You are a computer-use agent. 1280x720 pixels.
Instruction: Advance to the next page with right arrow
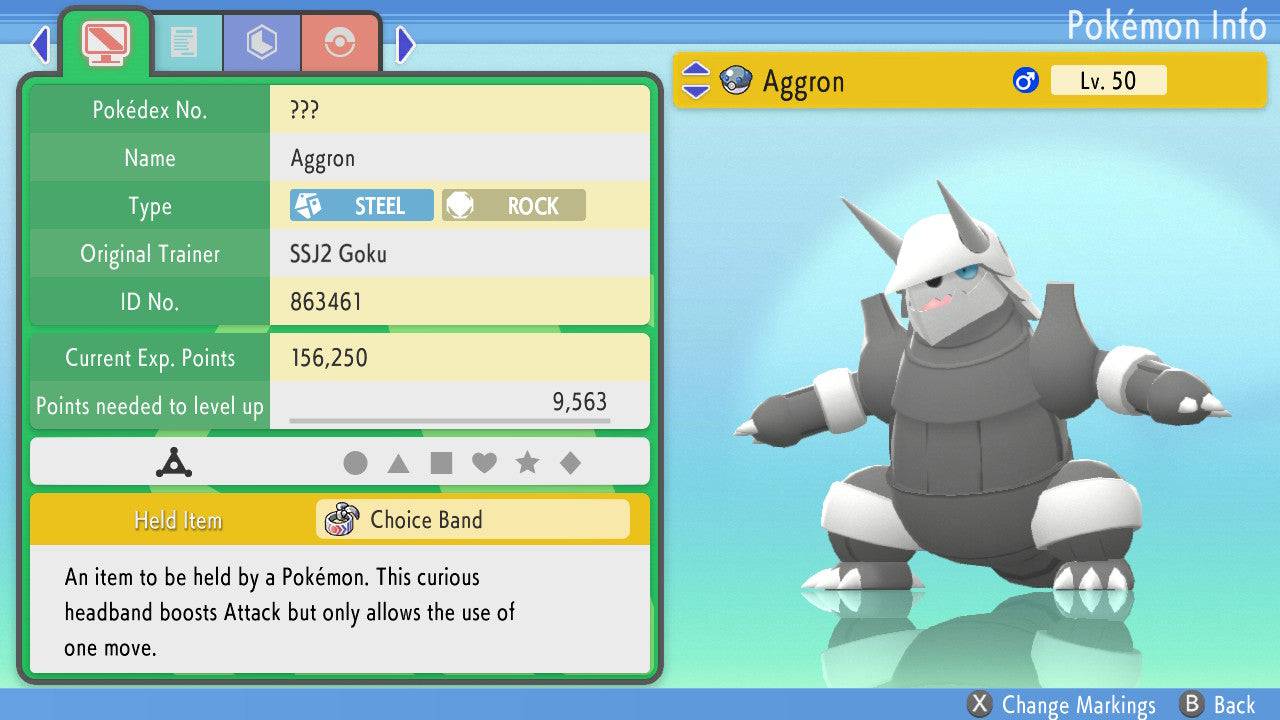405,44
